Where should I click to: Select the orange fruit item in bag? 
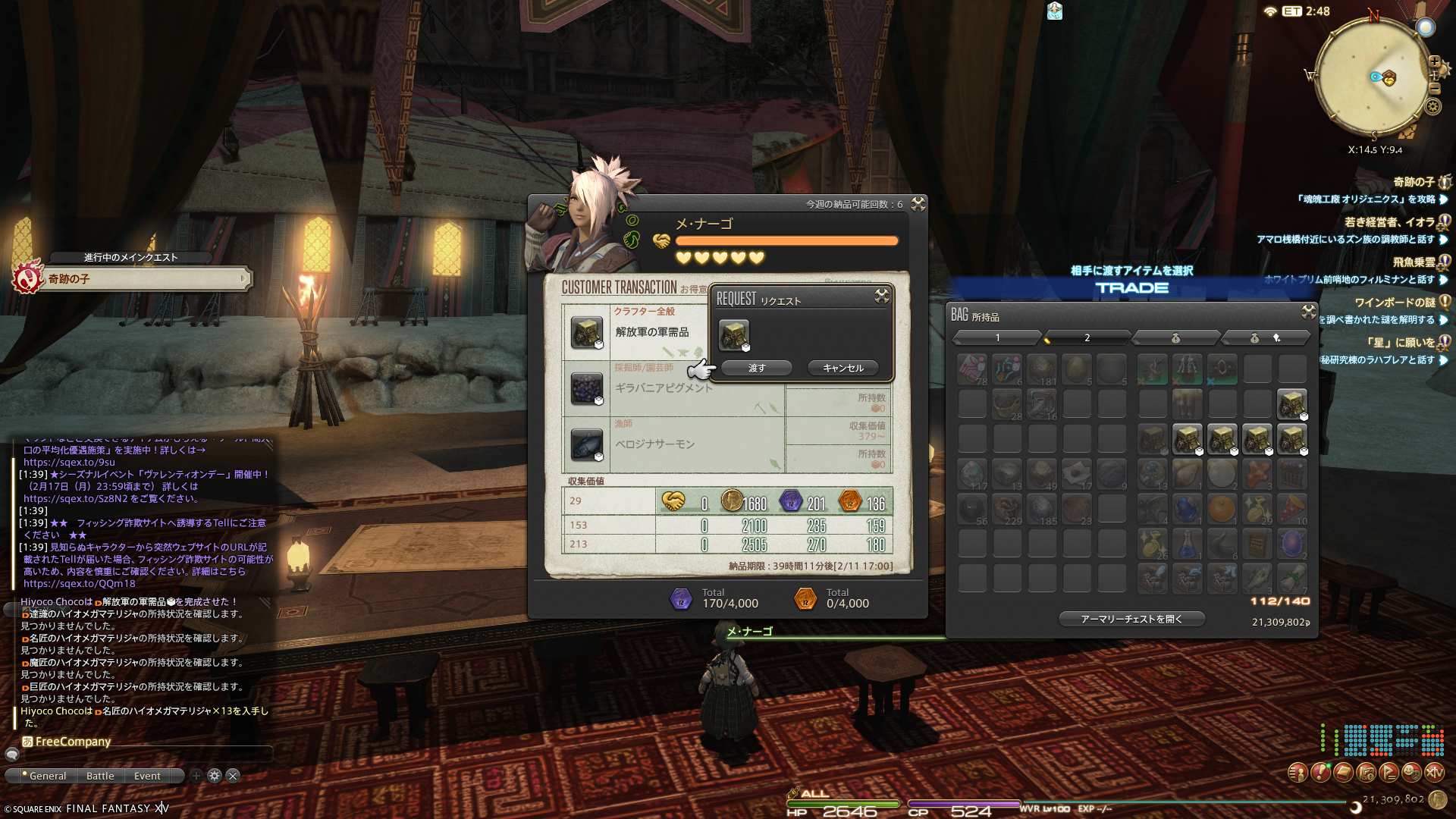pos(1222,509)
